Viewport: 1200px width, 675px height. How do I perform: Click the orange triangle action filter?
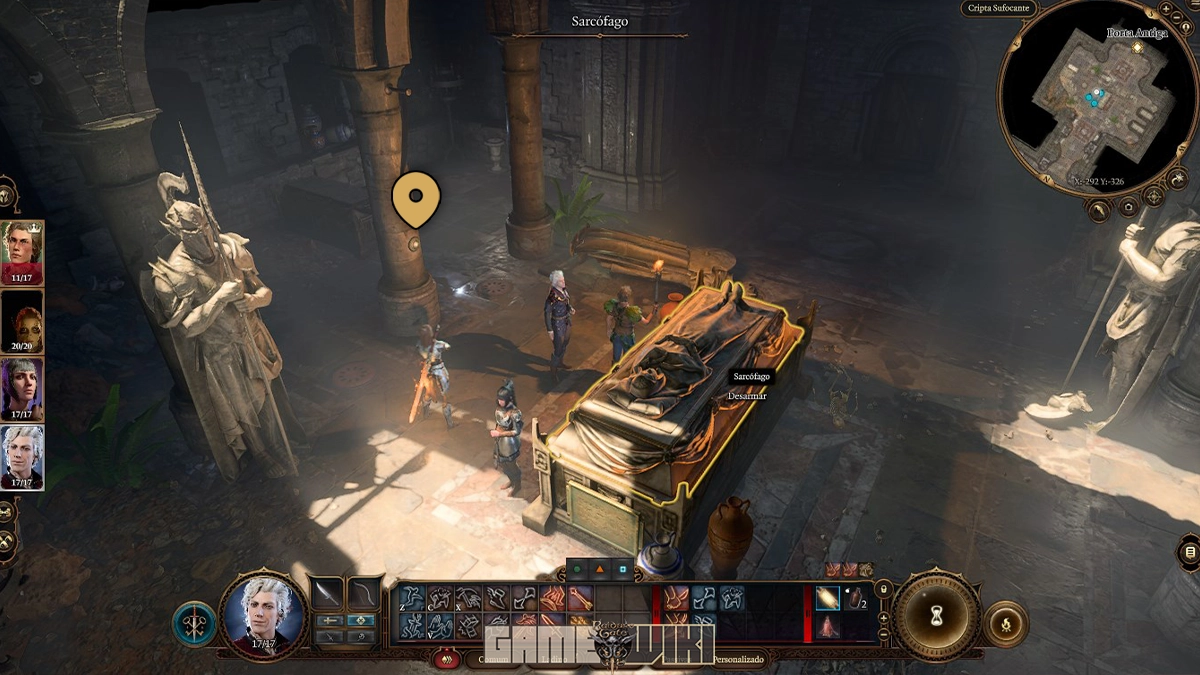600,570
